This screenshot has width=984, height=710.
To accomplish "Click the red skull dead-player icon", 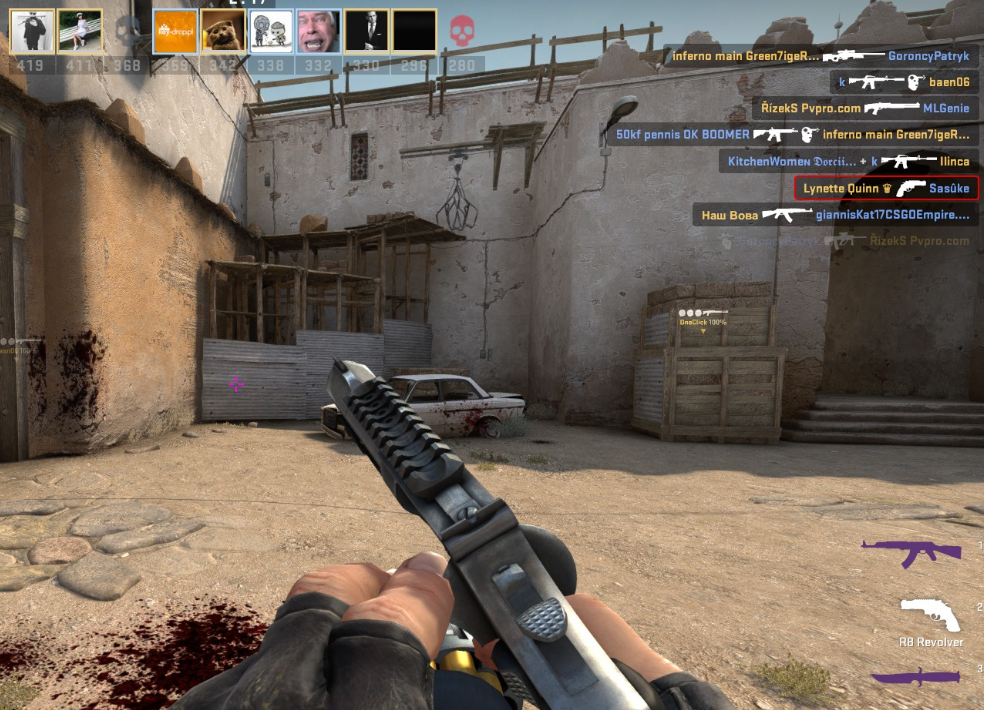I will click(461, 31).
